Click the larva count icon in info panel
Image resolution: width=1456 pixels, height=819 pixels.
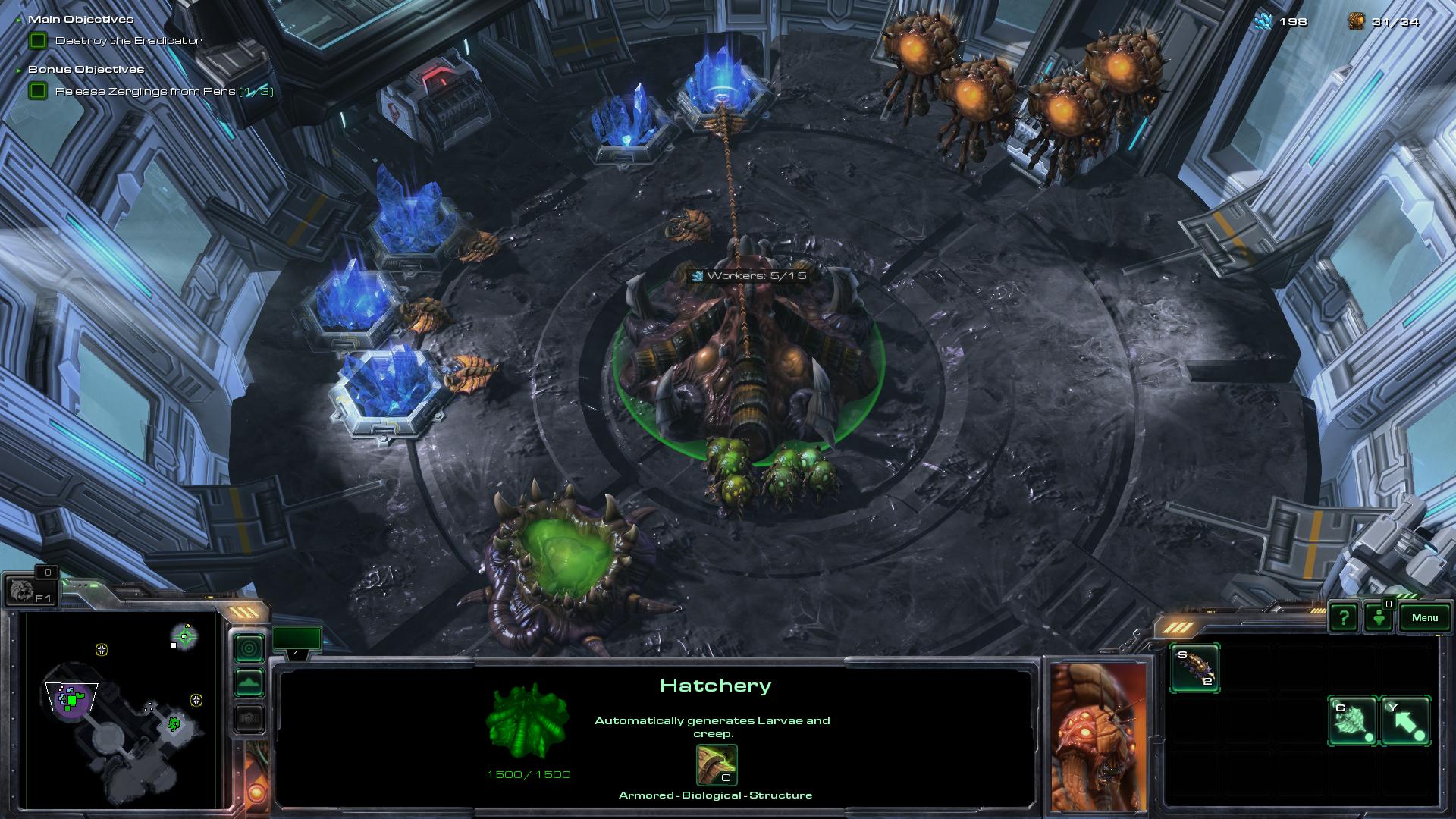tap(716, 764)
